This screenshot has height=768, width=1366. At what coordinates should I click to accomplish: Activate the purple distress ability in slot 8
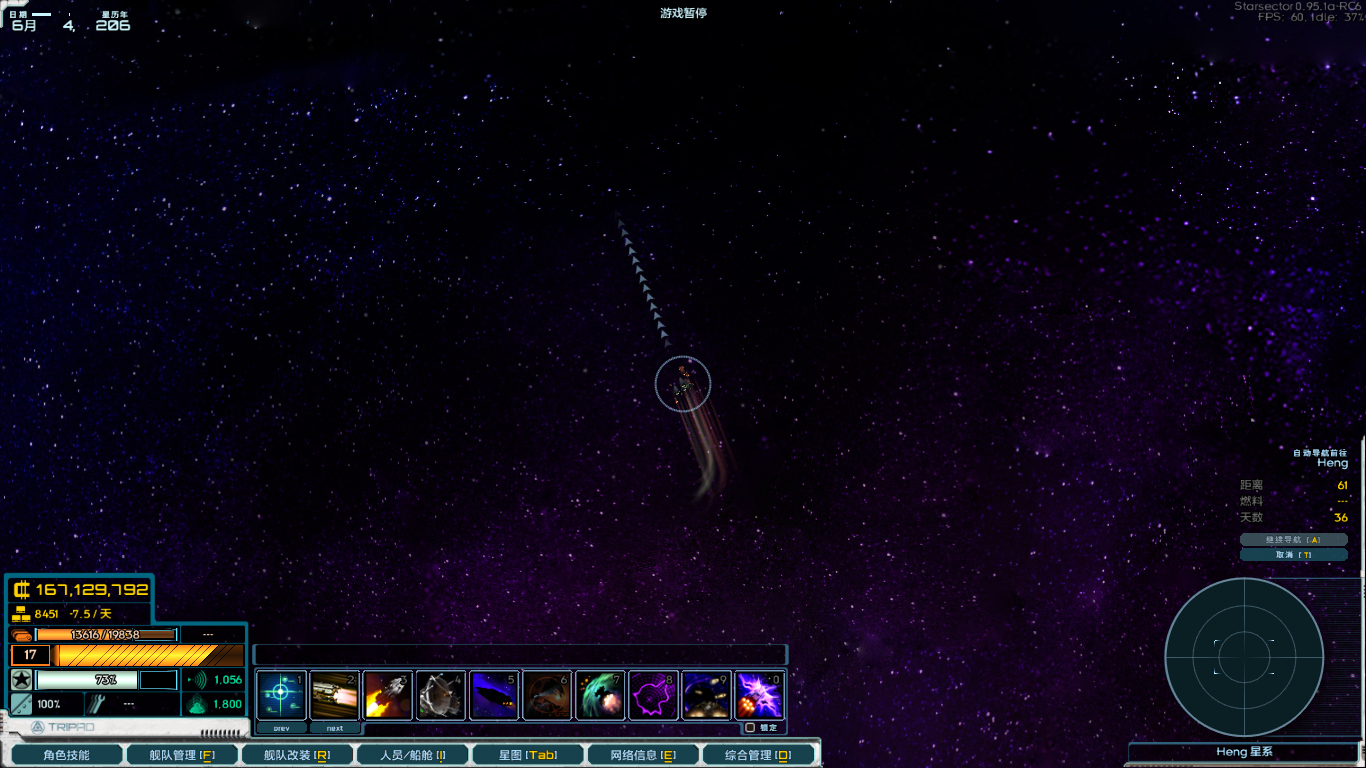coord(652,694)
